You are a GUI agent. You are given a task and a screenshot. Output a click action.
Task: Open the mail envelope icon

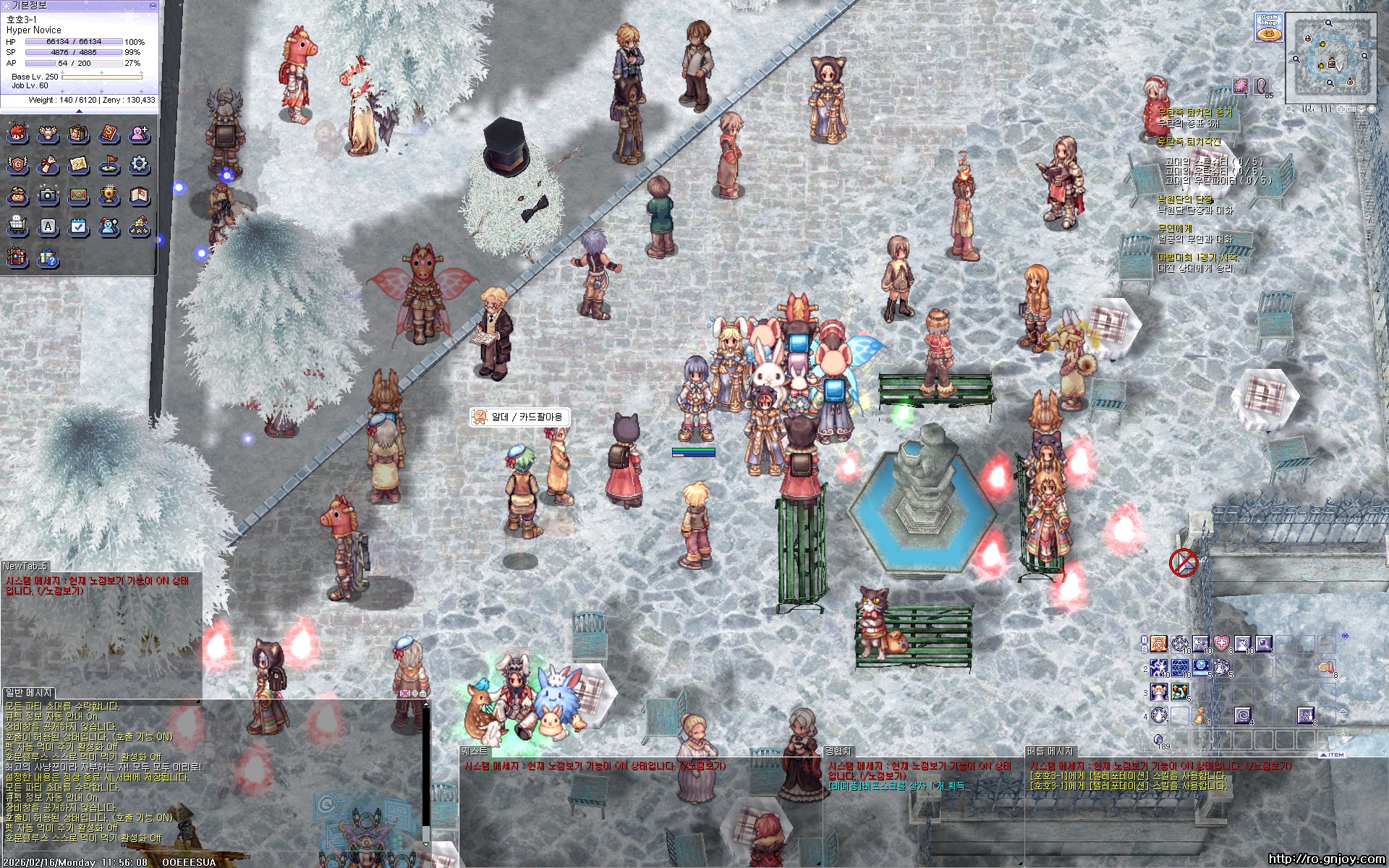coord(78,195)
